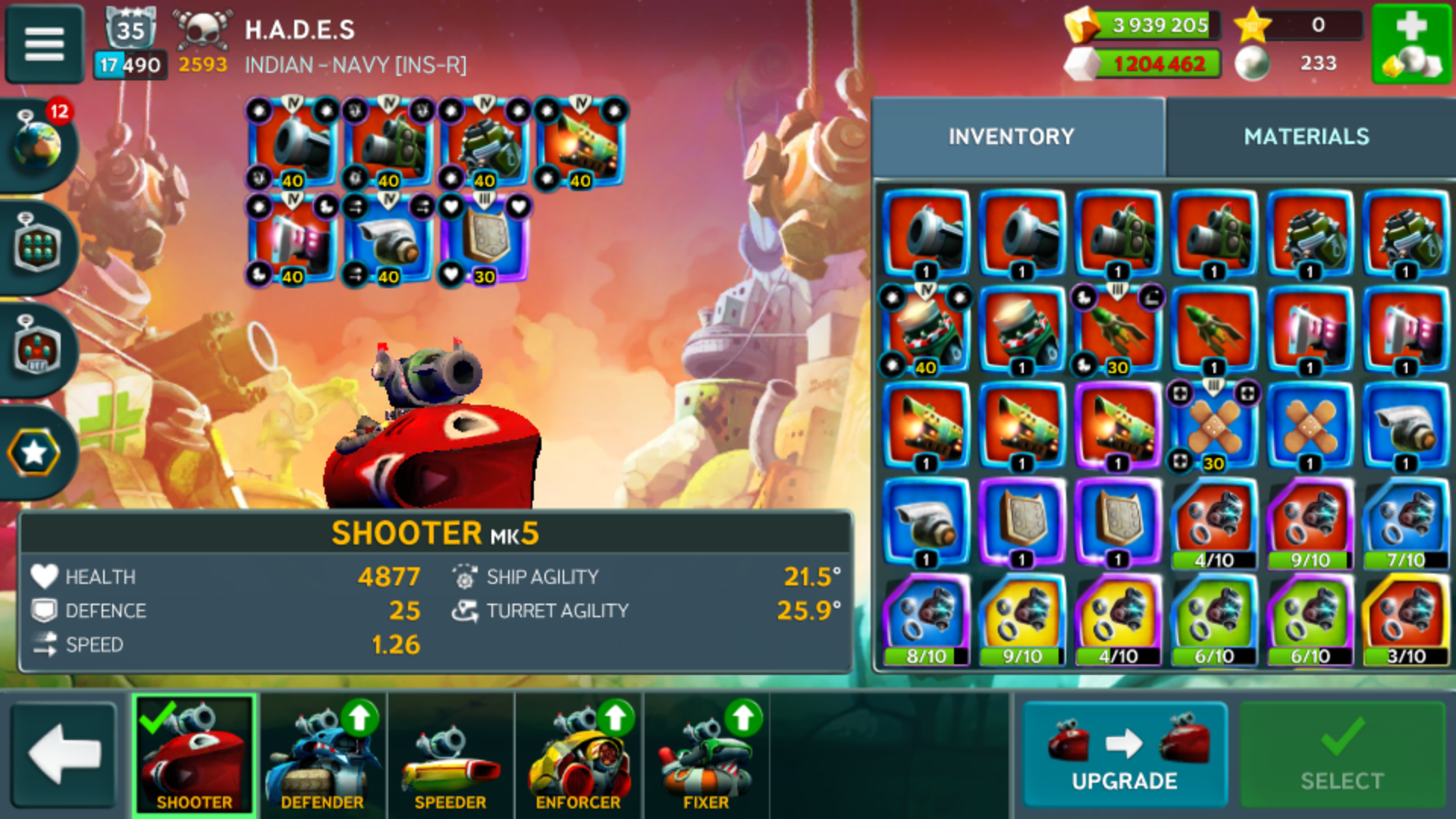Switch to the Inventory tab
1456x819 pixels.
tap(1011, 136)
